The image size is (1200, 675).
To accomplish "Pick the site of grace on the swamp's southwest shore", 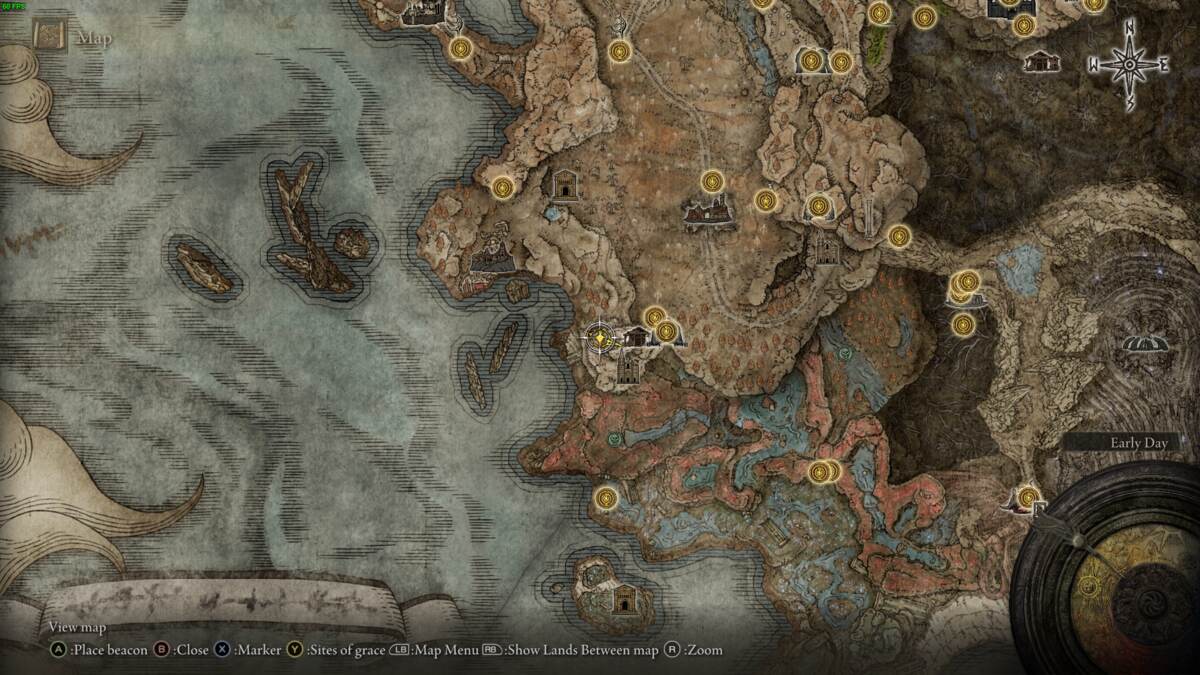I will click(605, 497).
